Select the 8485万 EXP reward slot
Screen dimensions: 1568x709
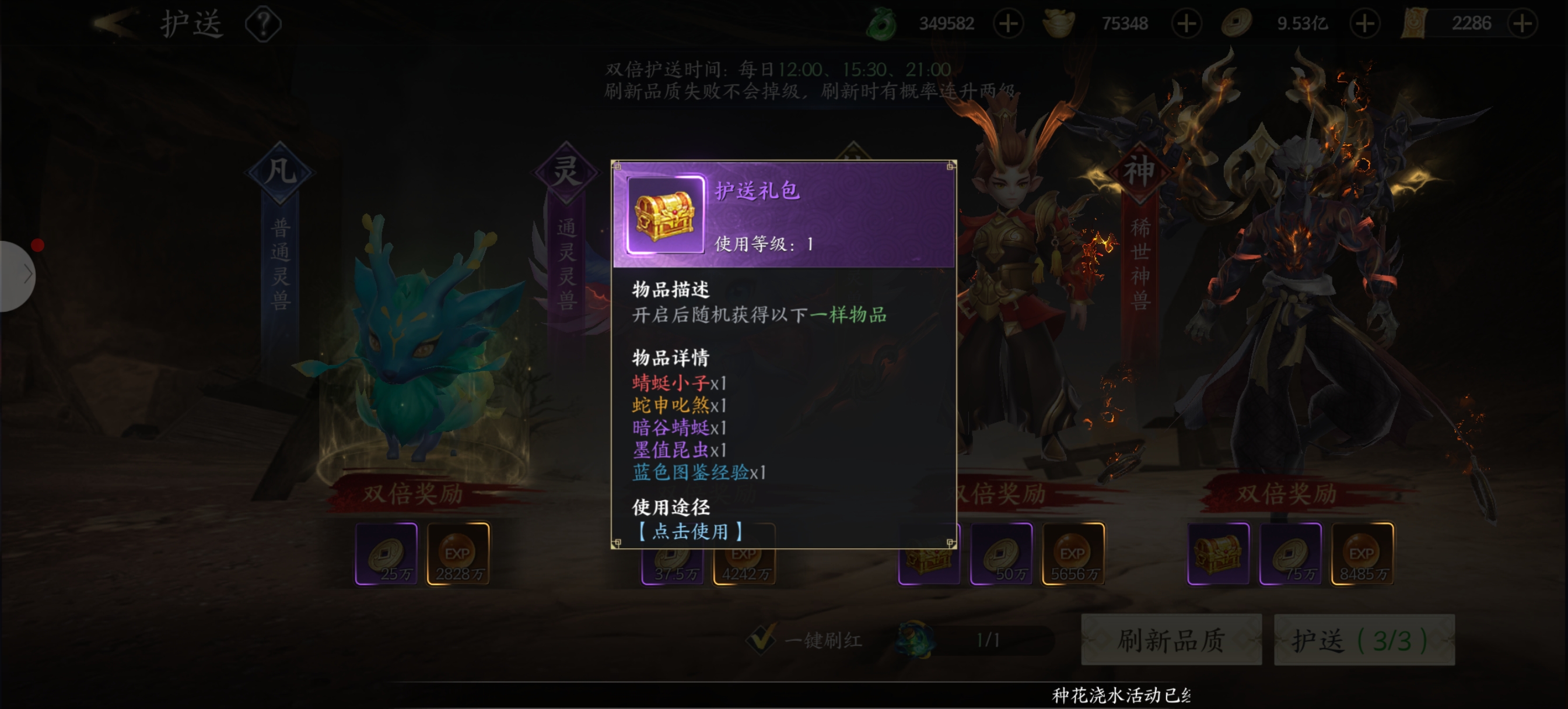(x=1362, y=554)
